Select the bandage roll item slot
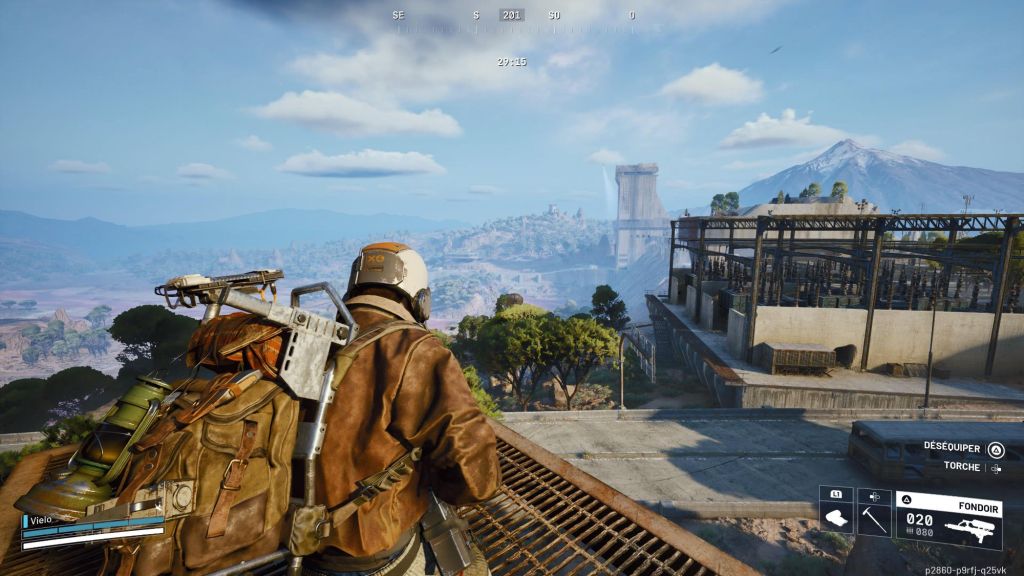The height and width of the screenshot is (576, 1024). click(x=836, y=518)
